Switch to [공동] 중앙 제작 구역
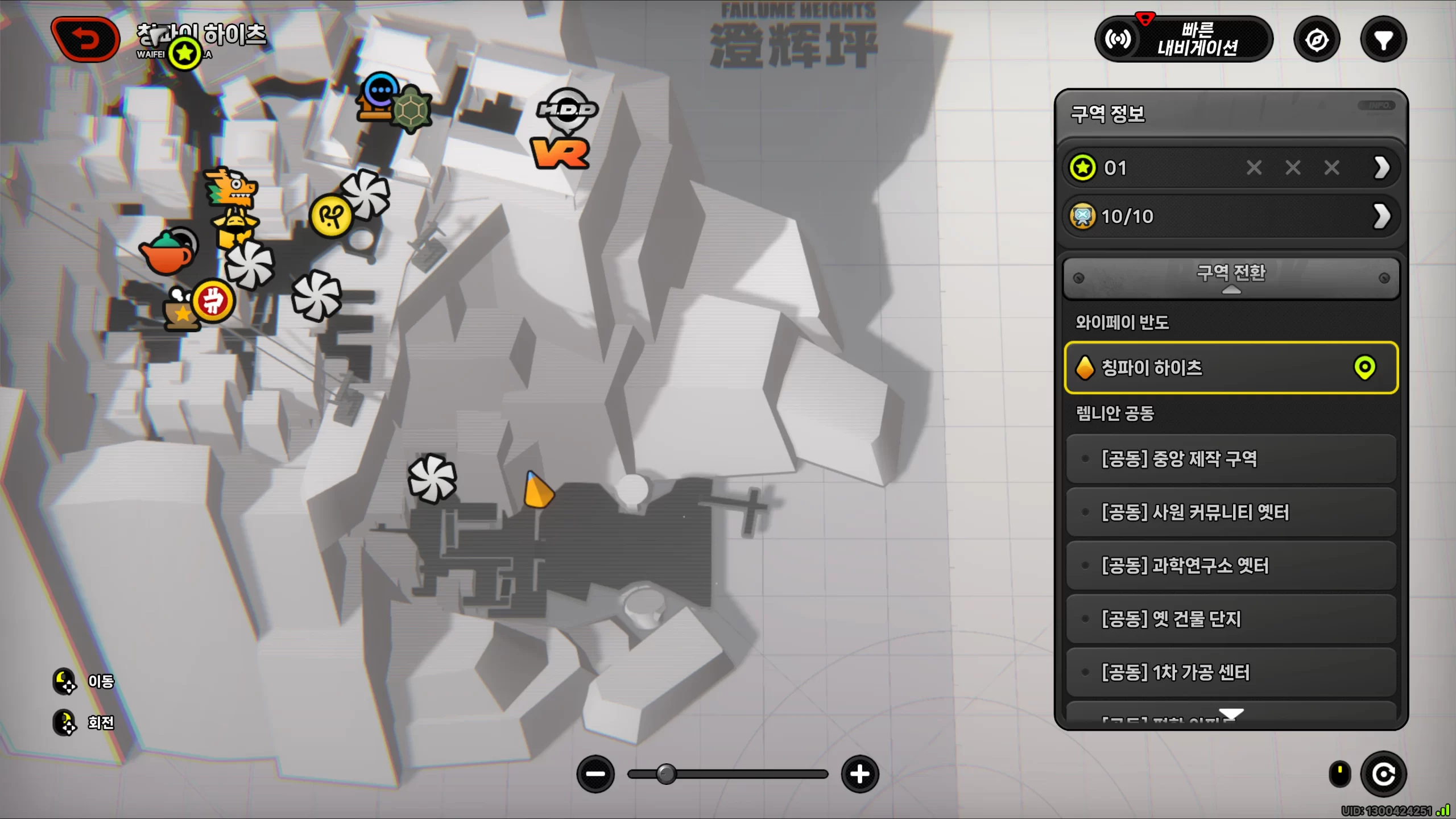This screenshot has width=1456, height=819. 1231,458
